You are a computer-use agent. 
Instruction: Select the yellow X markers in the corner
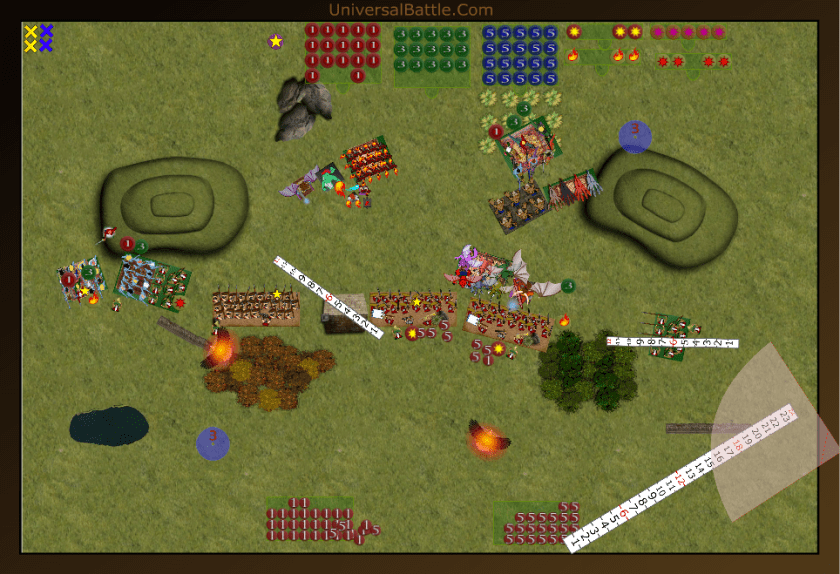click(31, 38)
